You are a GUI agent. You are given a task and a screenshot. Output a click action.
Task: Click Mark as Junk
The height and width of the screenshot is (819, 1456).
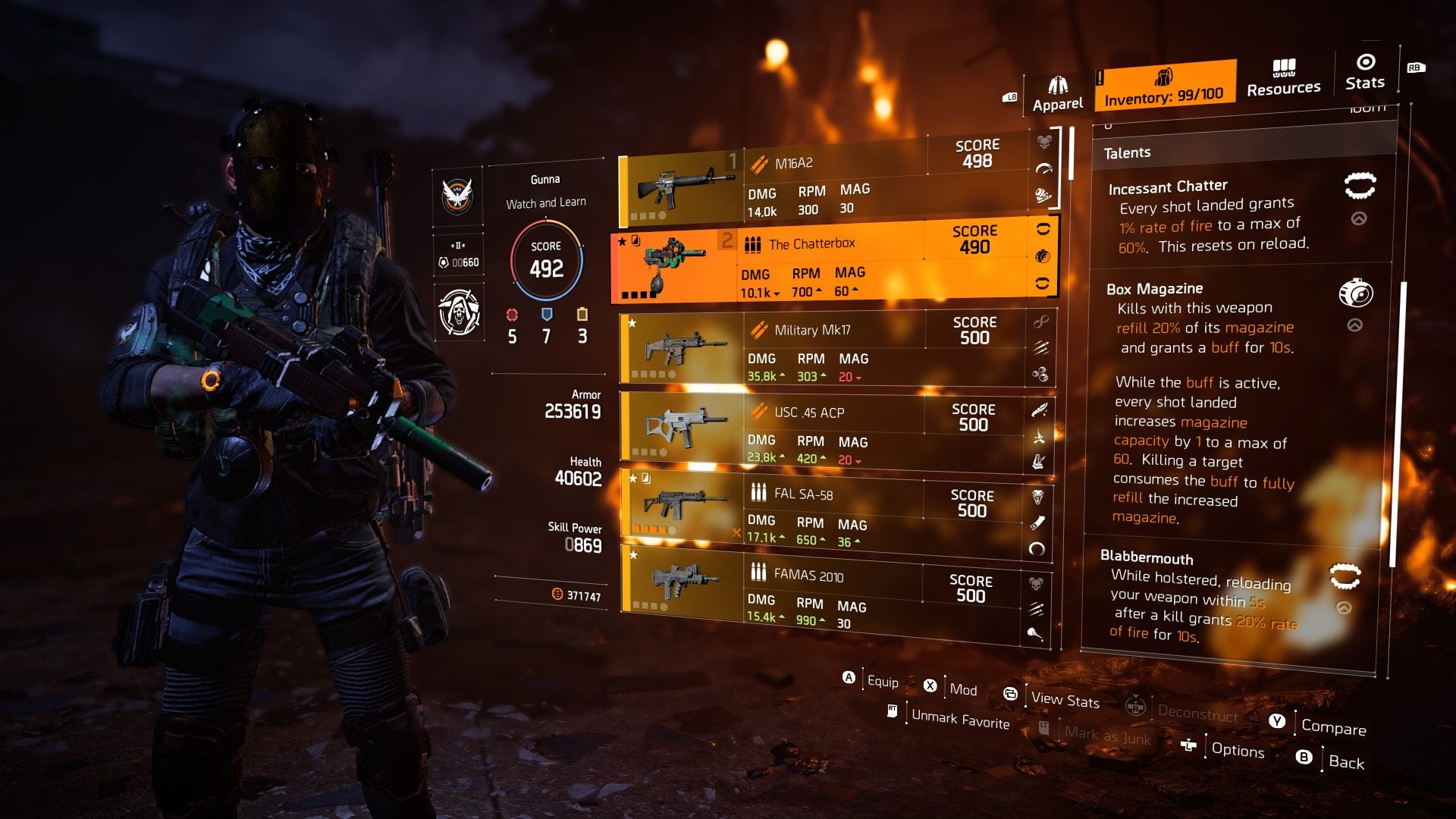click(1106, 734)
